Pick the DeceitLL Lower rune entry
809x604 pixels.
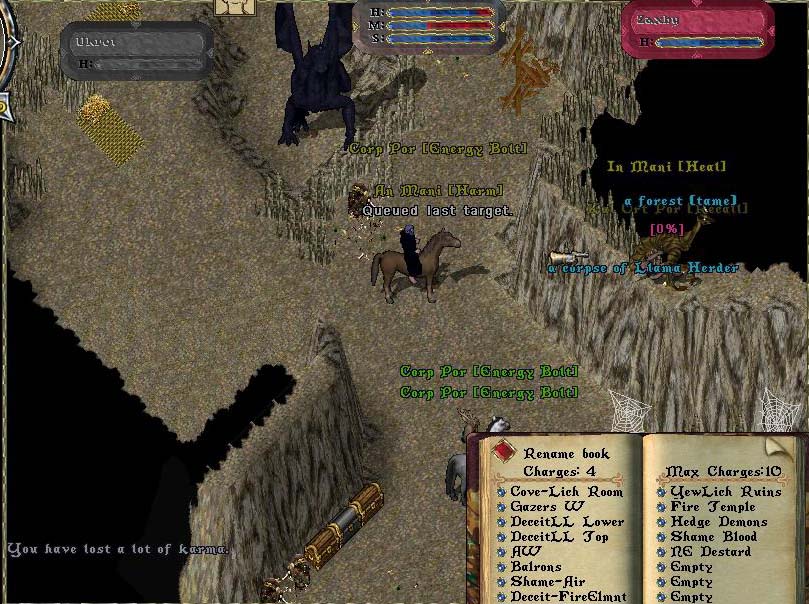(566, 522)
